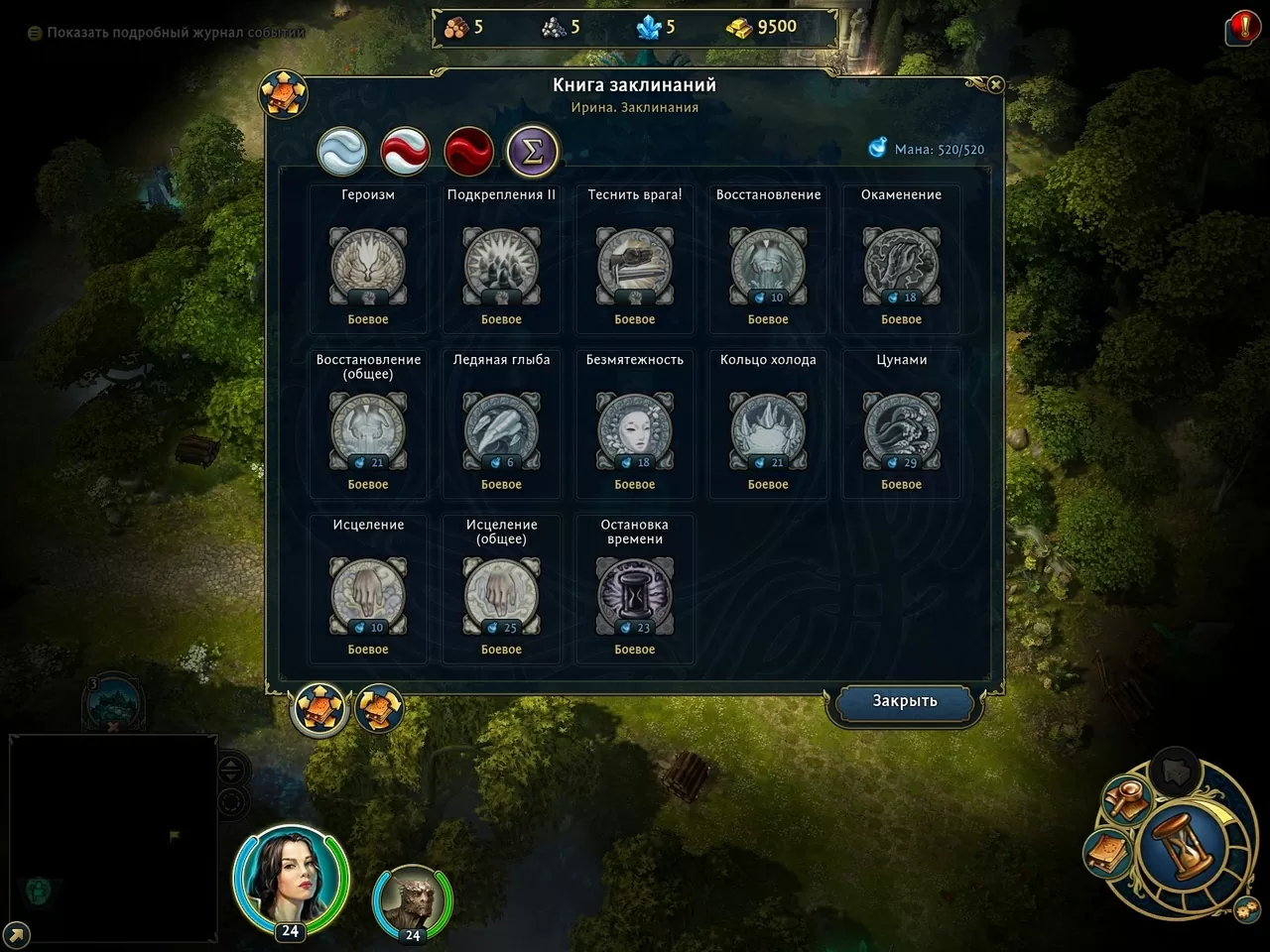Image resolution: width=1270 pixels, height=952 pixels.
Task: Open the red exclamation alert icon
Action: point(1243,27)
